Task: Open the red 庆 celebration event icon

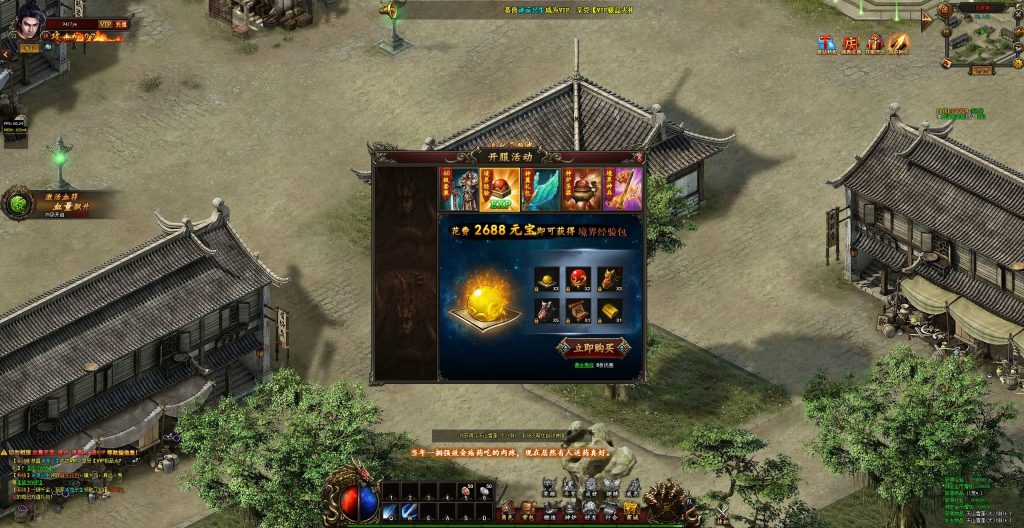Action: 851,43
